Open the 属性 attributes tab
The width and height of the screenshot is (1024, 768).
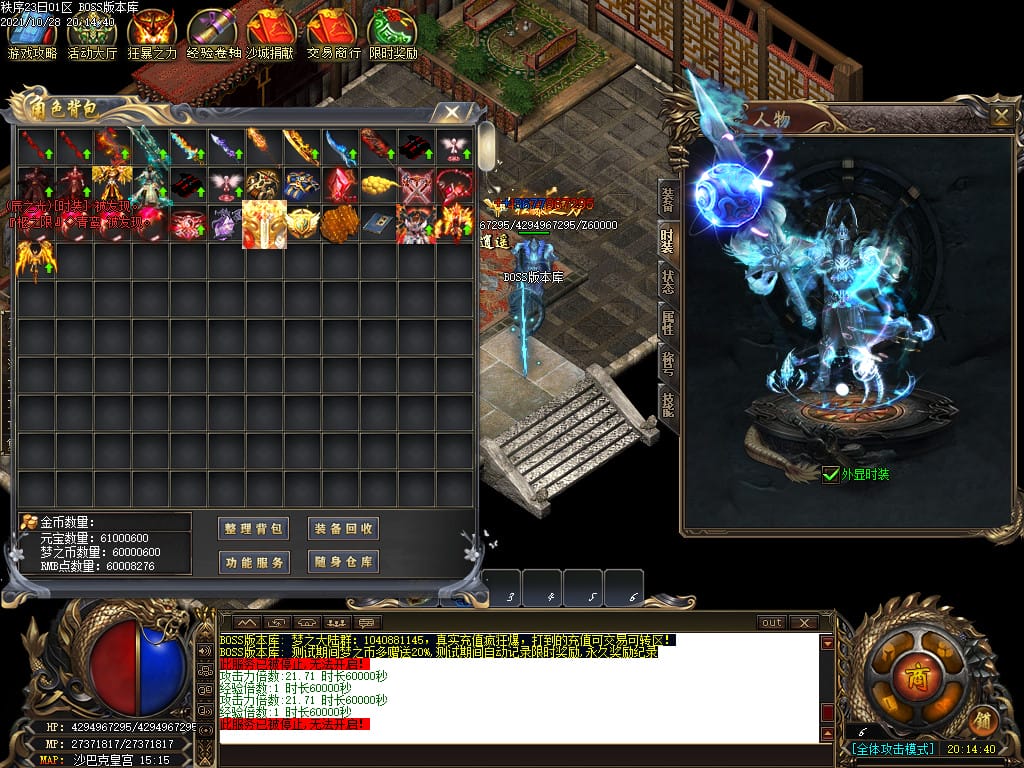667,322
